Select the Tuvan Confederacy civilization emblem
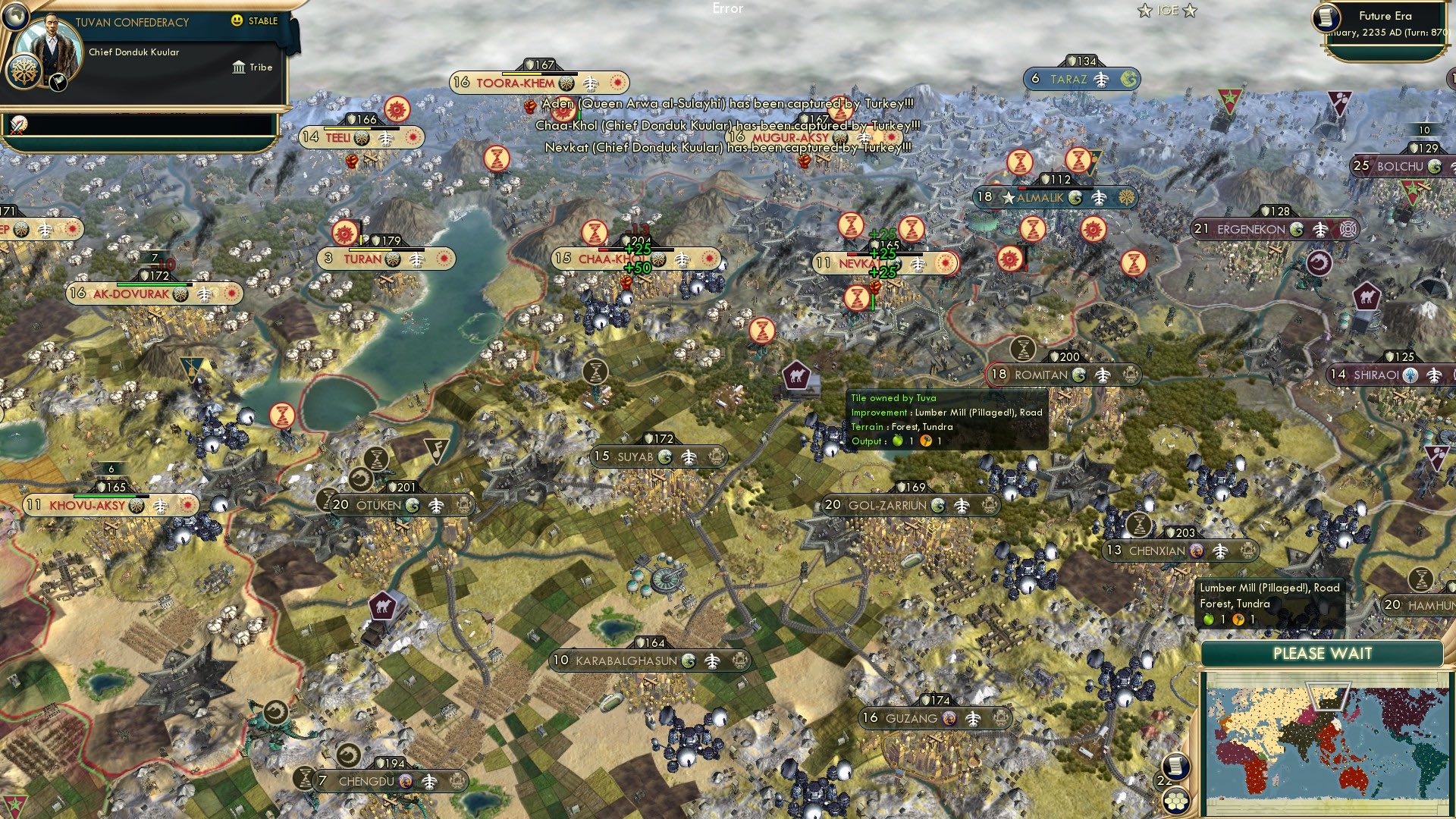Viewport: 1456px width, 819px height. coord(24,71)
